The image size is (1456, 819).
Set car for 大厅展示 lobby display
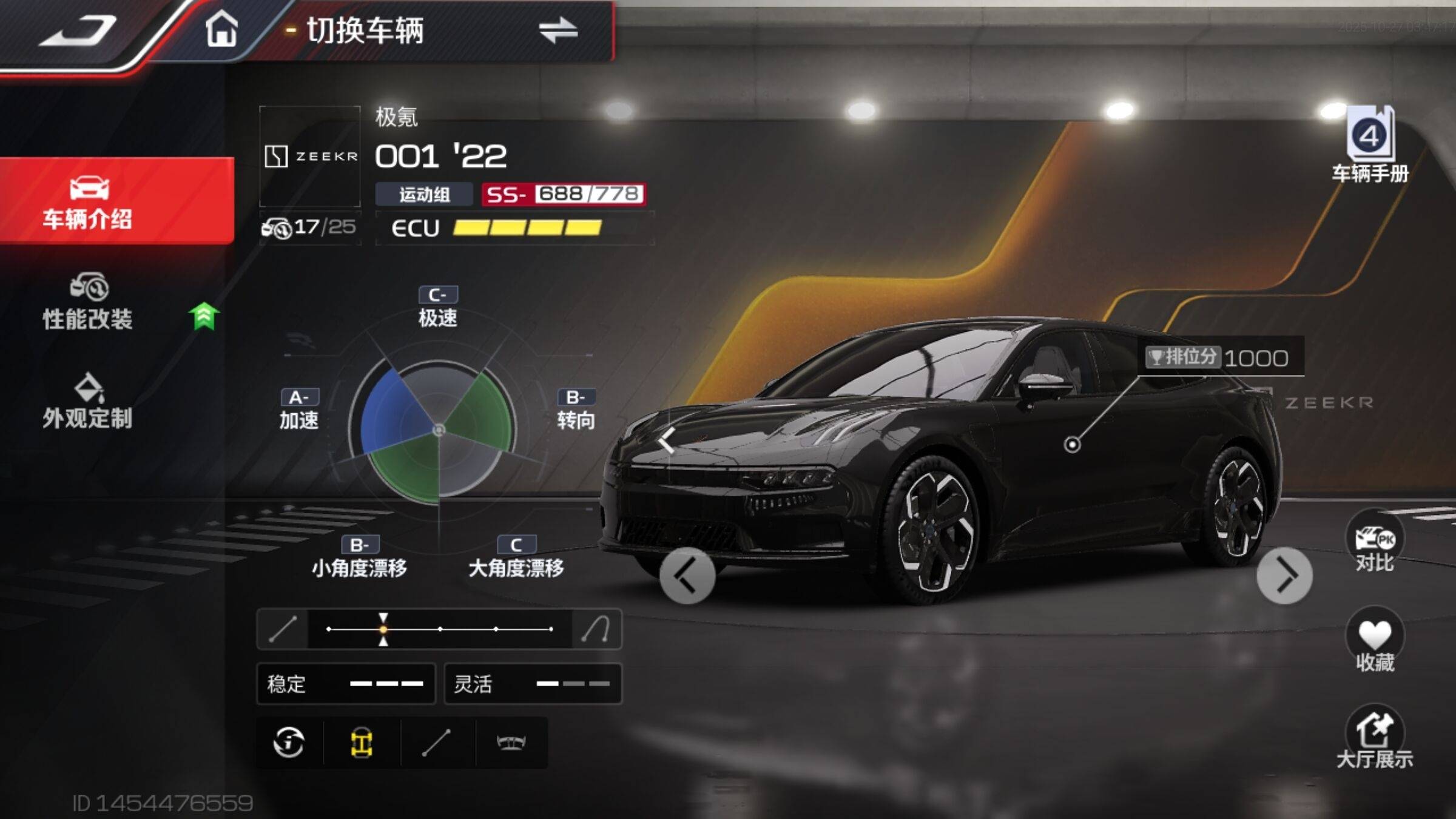pos(1375,738)
